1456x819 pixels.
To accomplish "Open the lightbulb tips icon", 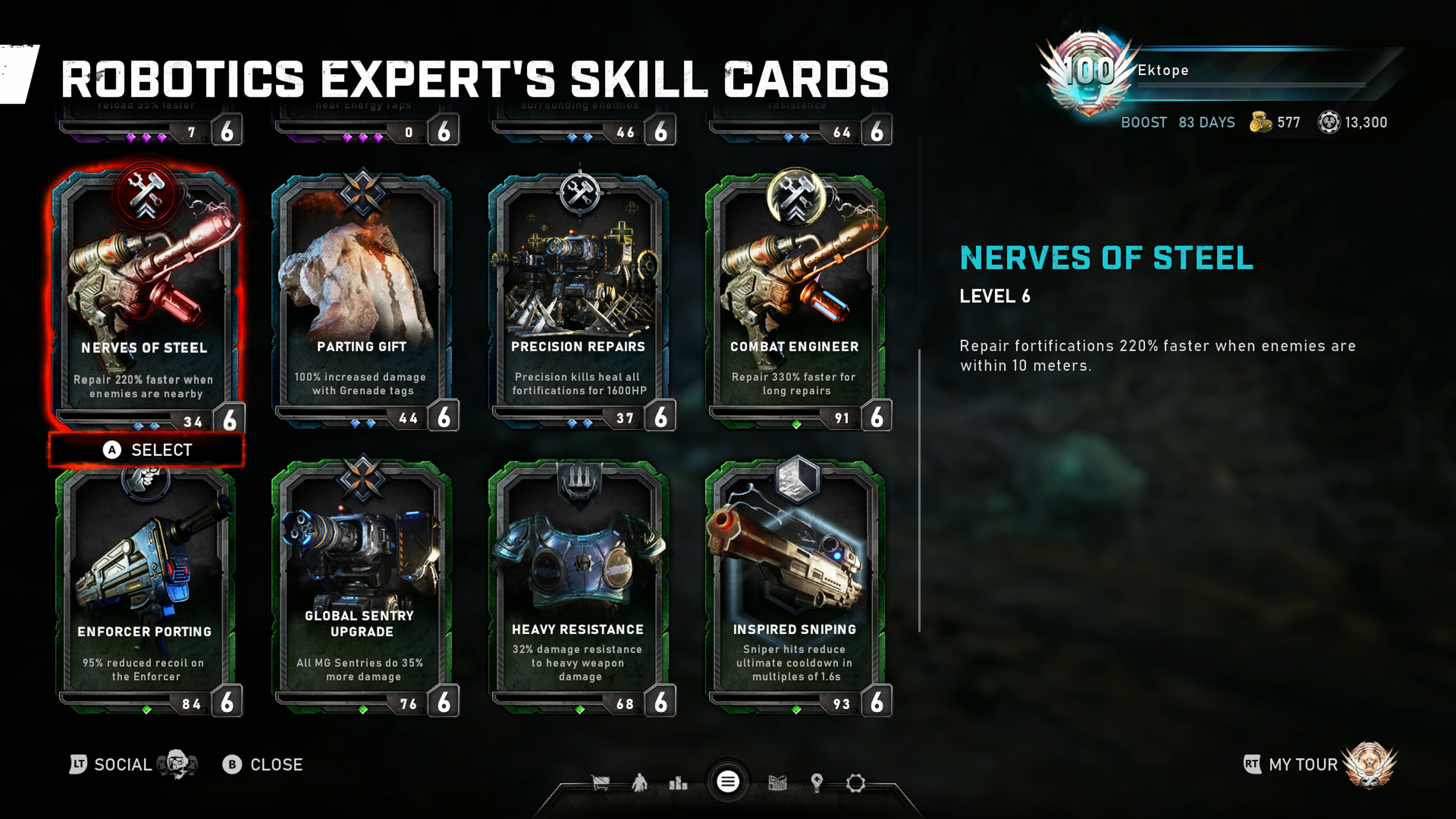I will tap(816, 783).
